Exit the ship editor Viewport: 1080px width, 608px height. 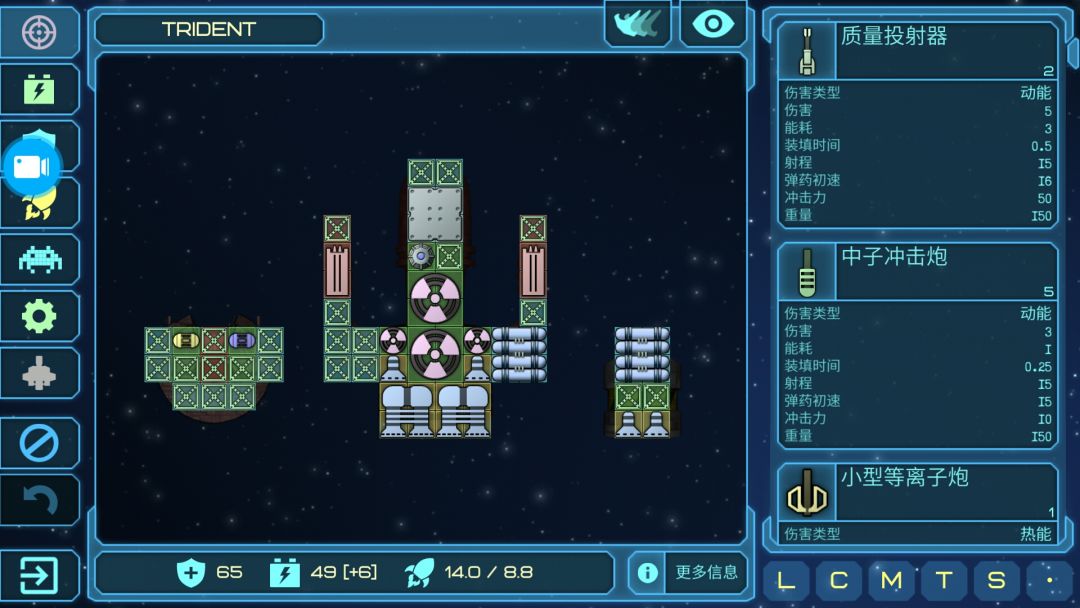pos(39,575)
